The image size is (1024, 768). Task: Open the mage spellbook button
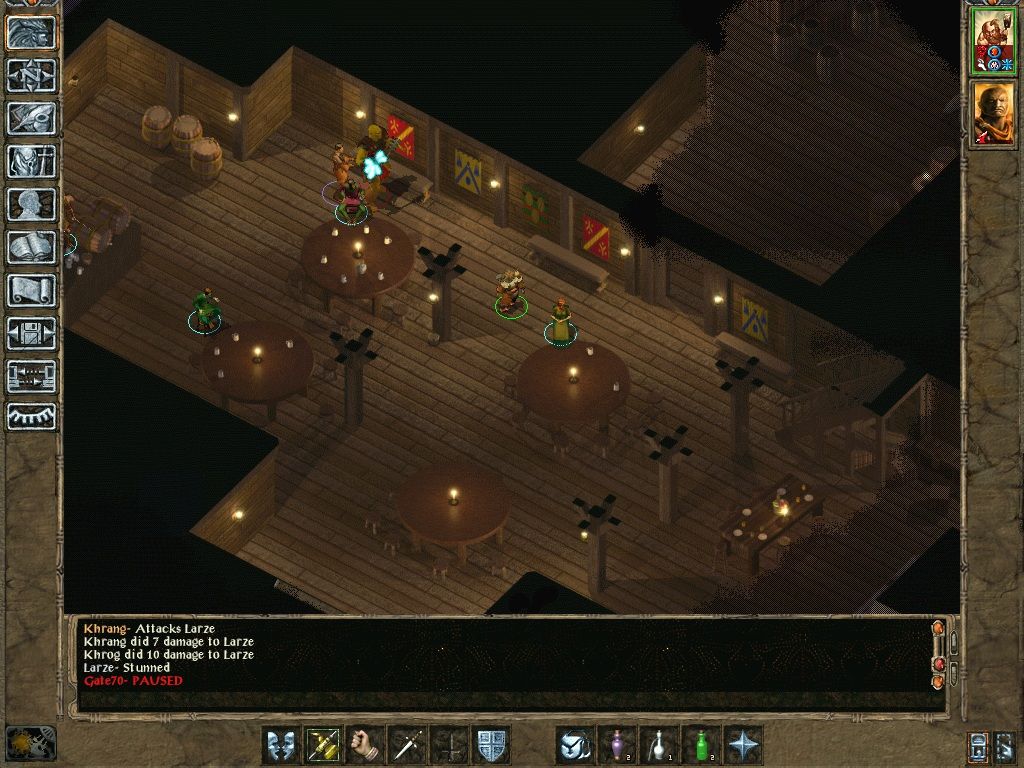31,247
